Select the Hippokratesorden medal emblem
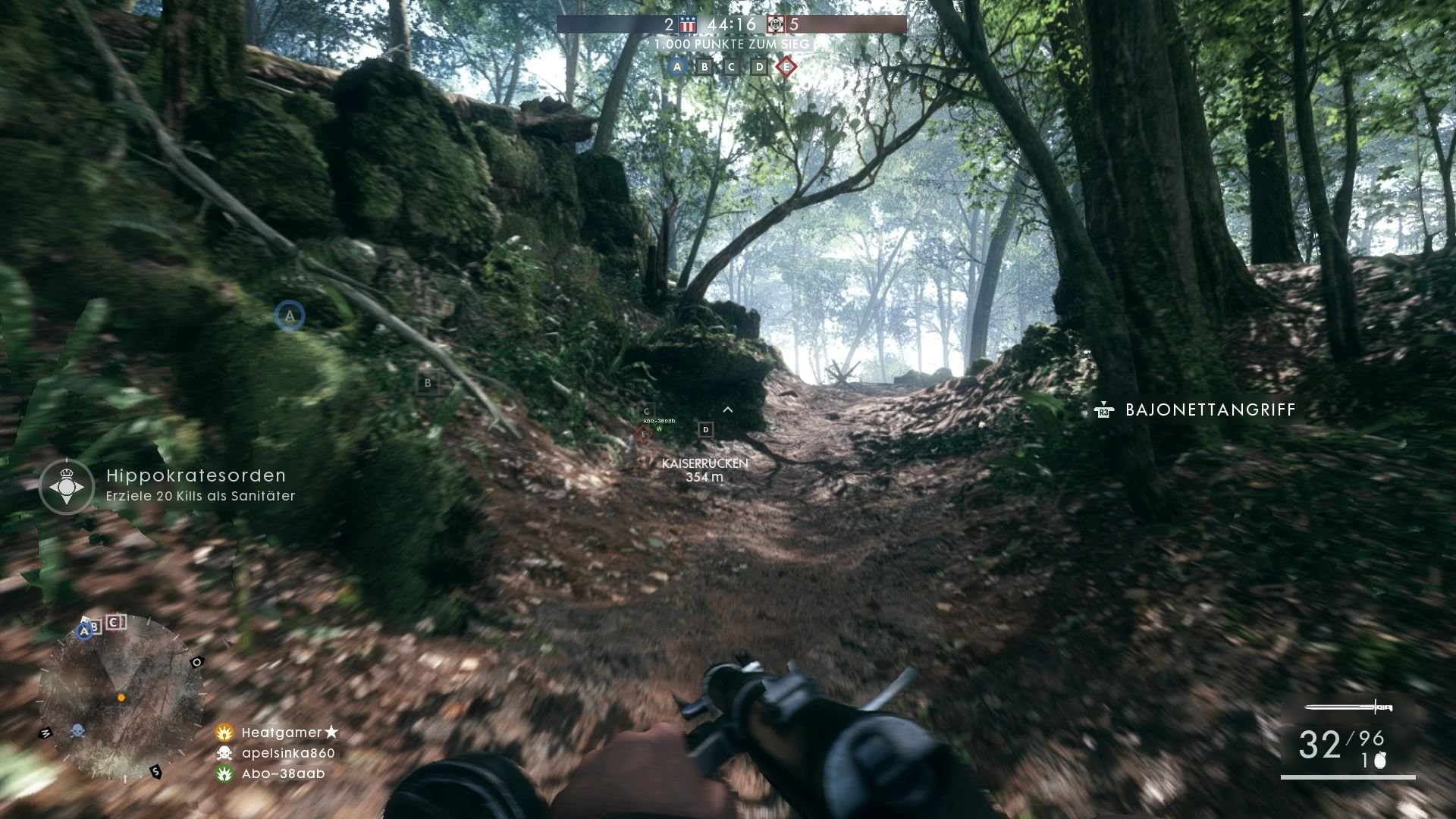Screen dimensions: 1456x819 point(67,486)
